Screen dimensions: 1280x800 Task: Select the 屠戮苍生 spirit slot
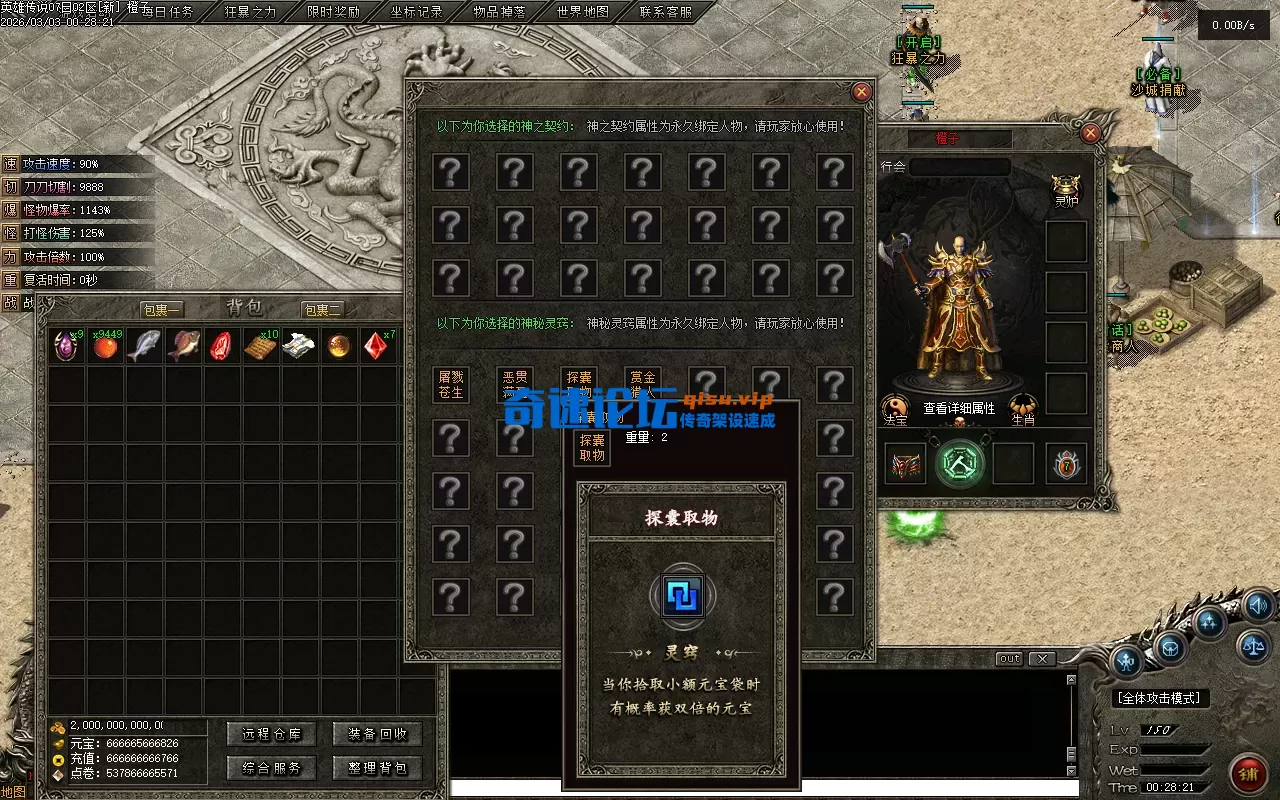click(451, 385)
